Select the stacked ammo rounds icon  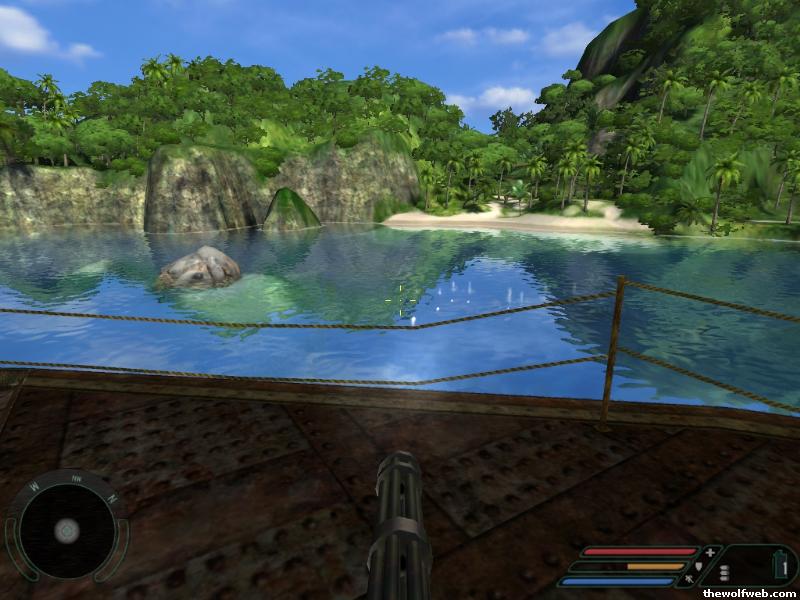[x=725, y=571]
